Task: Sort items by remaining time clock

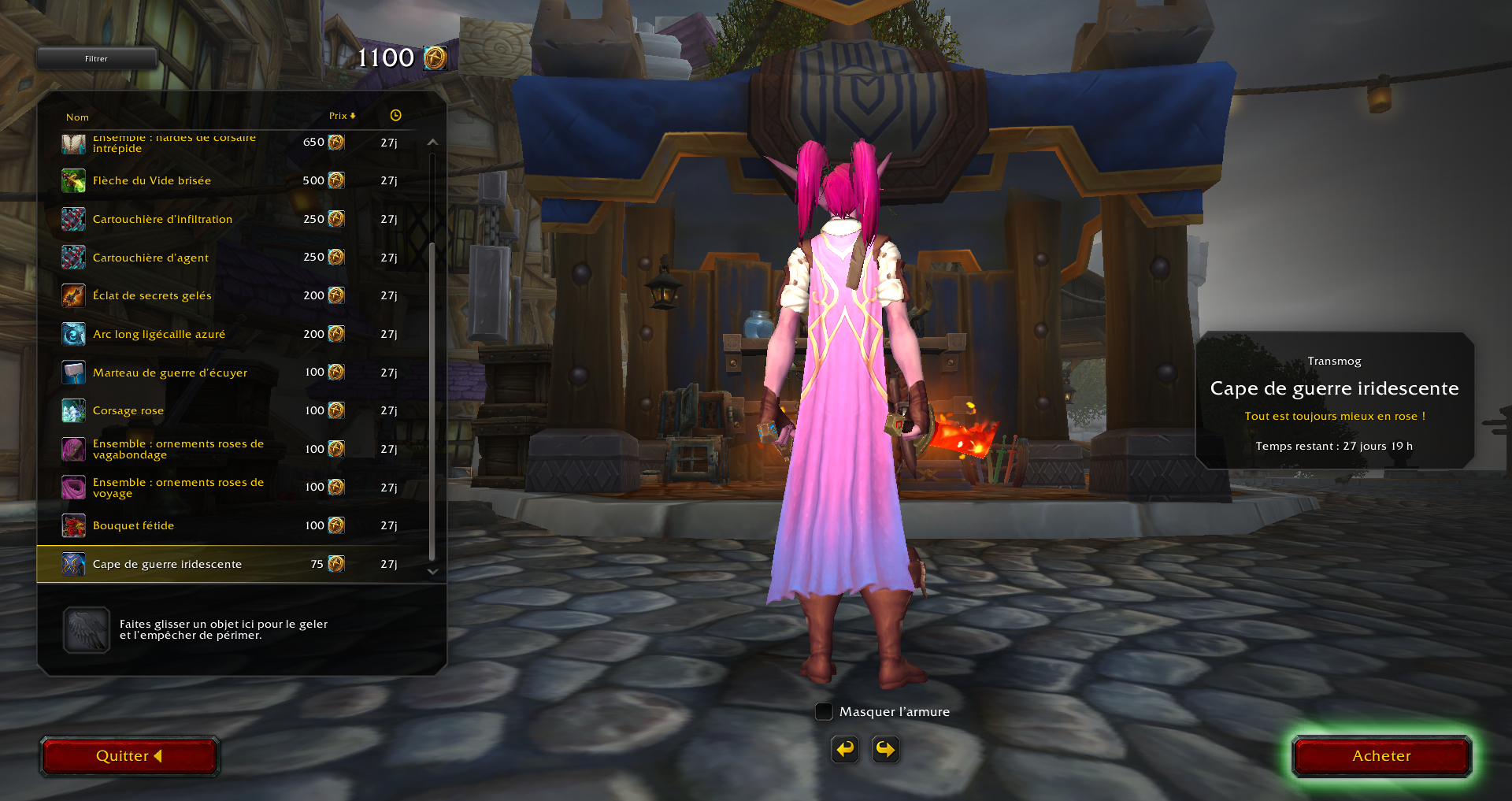Action: (395, 116)
